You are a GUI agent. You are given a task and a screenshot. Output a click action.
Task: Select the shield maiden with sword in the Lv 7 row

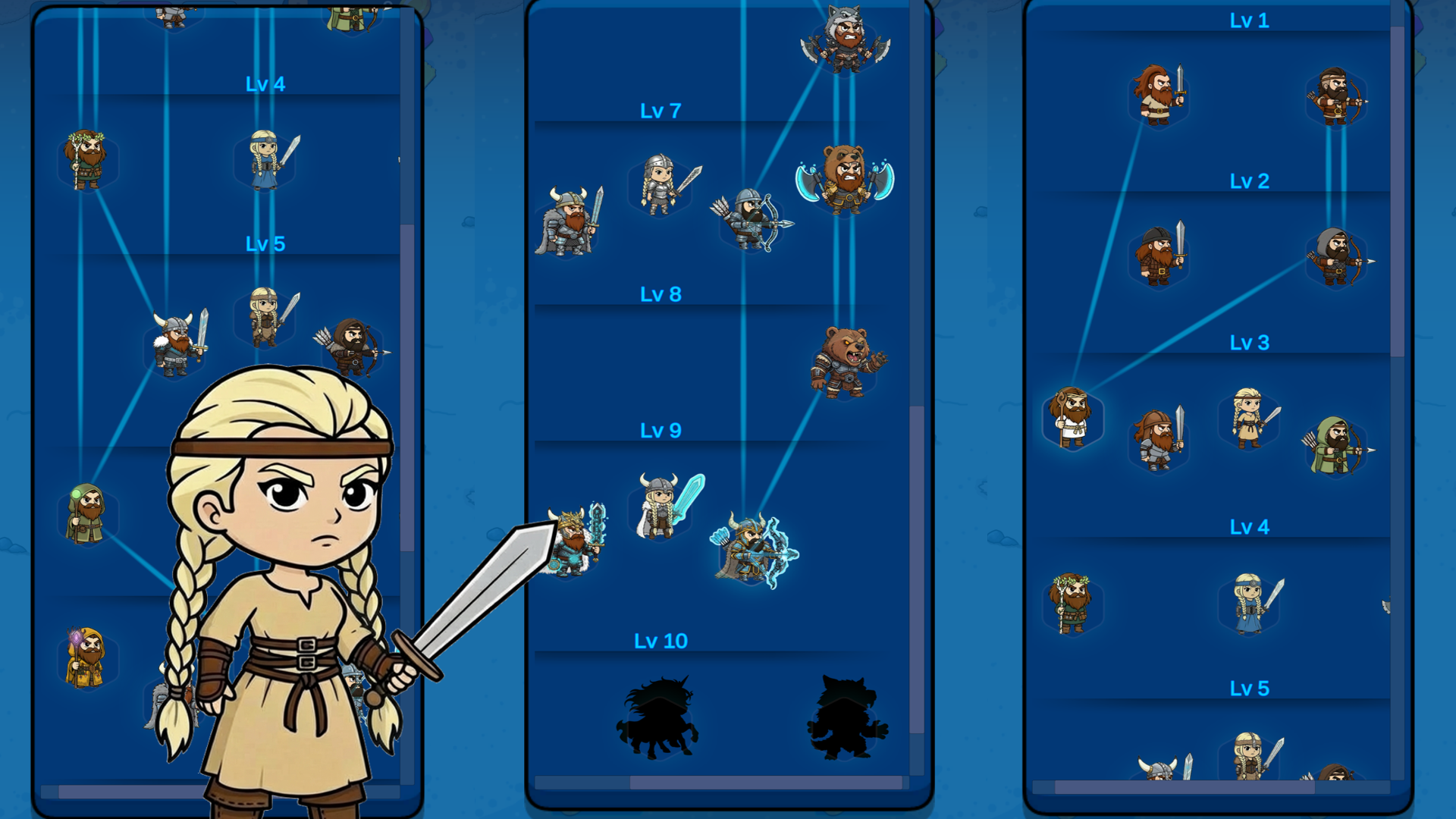[x=661, y=186]
